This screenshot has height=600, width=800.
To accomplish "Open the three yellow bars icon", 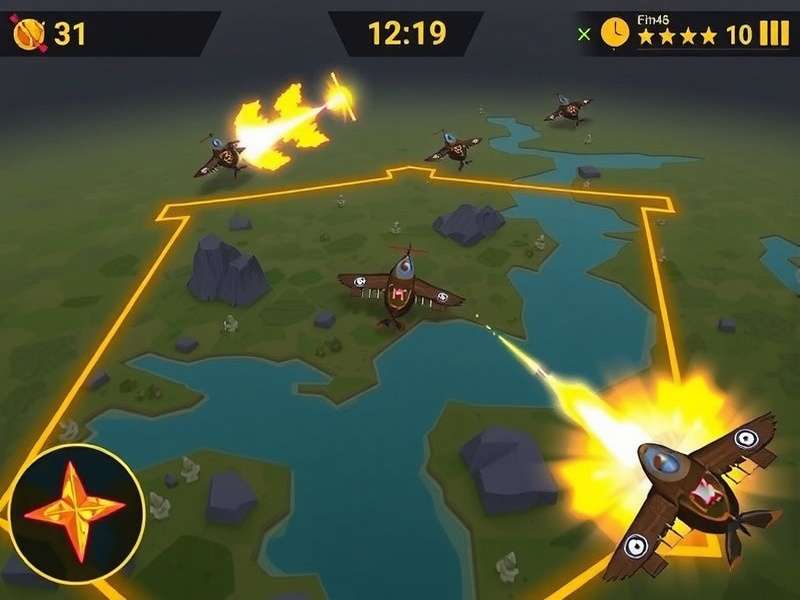I will point(774,34).
